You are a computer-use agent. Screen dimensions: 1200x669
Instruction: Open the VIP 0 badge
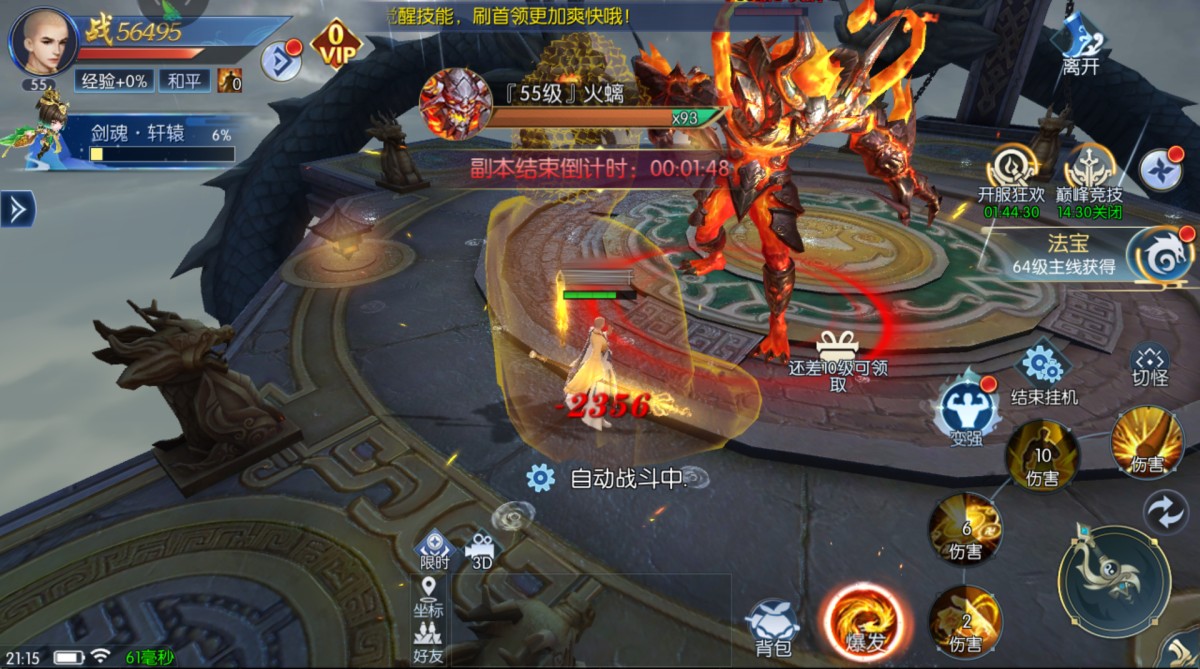[x=337, y=45]
